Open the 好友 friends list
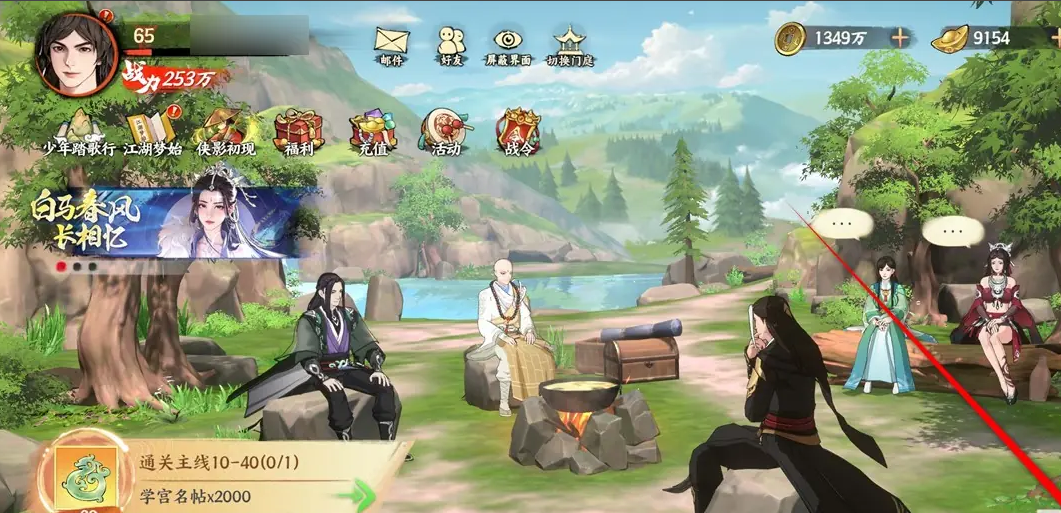Viewport: 1061px width, 513px height. (451, 41)
